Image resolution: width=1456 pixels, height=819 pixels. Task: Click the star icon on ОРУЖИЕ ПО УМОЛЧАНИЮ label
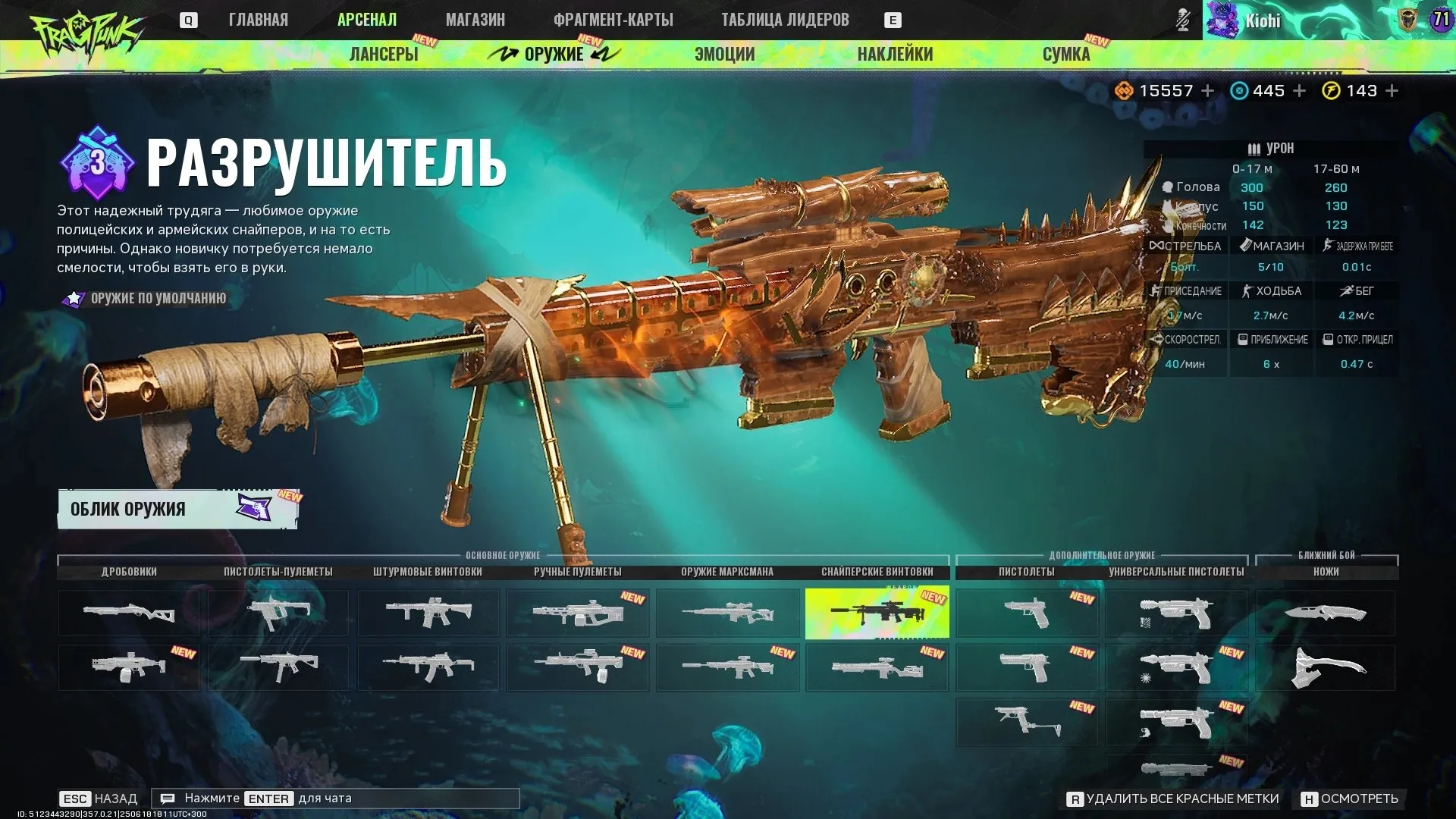[73, 298]
